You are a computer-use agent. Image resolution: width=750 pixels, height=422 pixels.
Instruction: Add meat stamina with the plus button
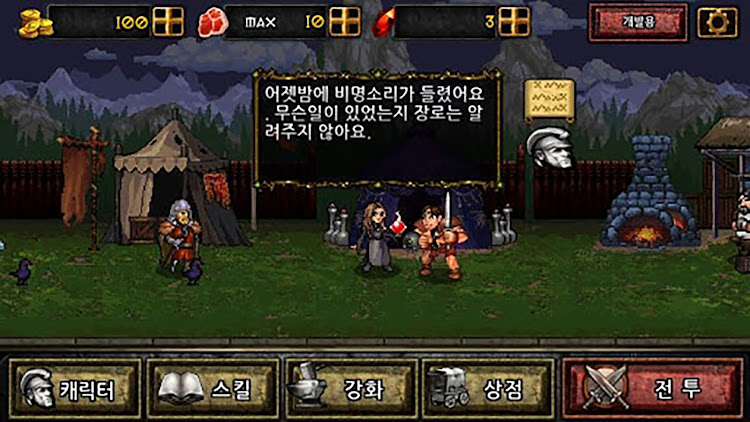[344, 21]
